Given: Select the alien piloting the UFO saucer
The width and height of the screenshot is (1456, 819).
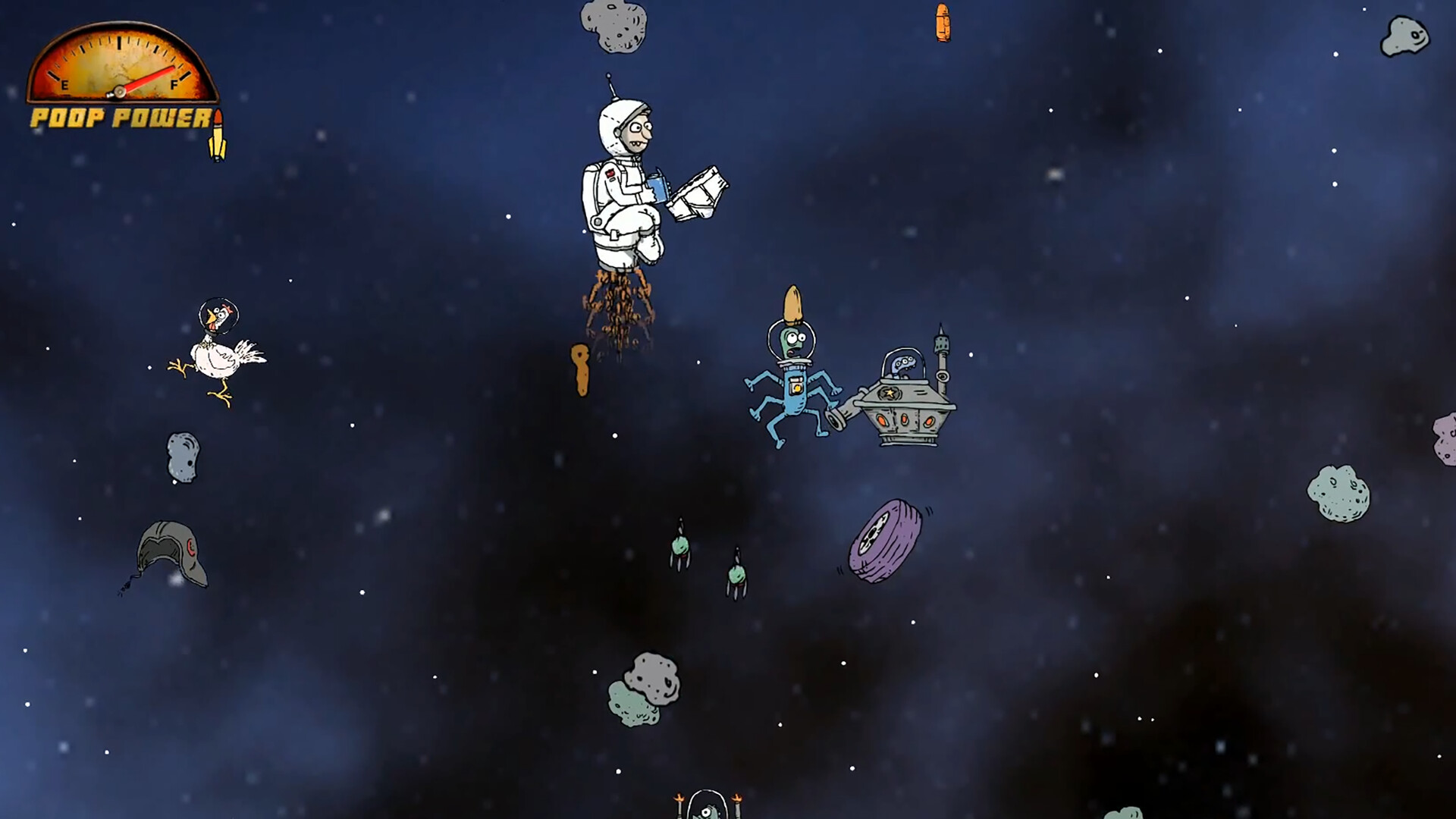Looking at the screenshot, I should [x=902, y=364].
